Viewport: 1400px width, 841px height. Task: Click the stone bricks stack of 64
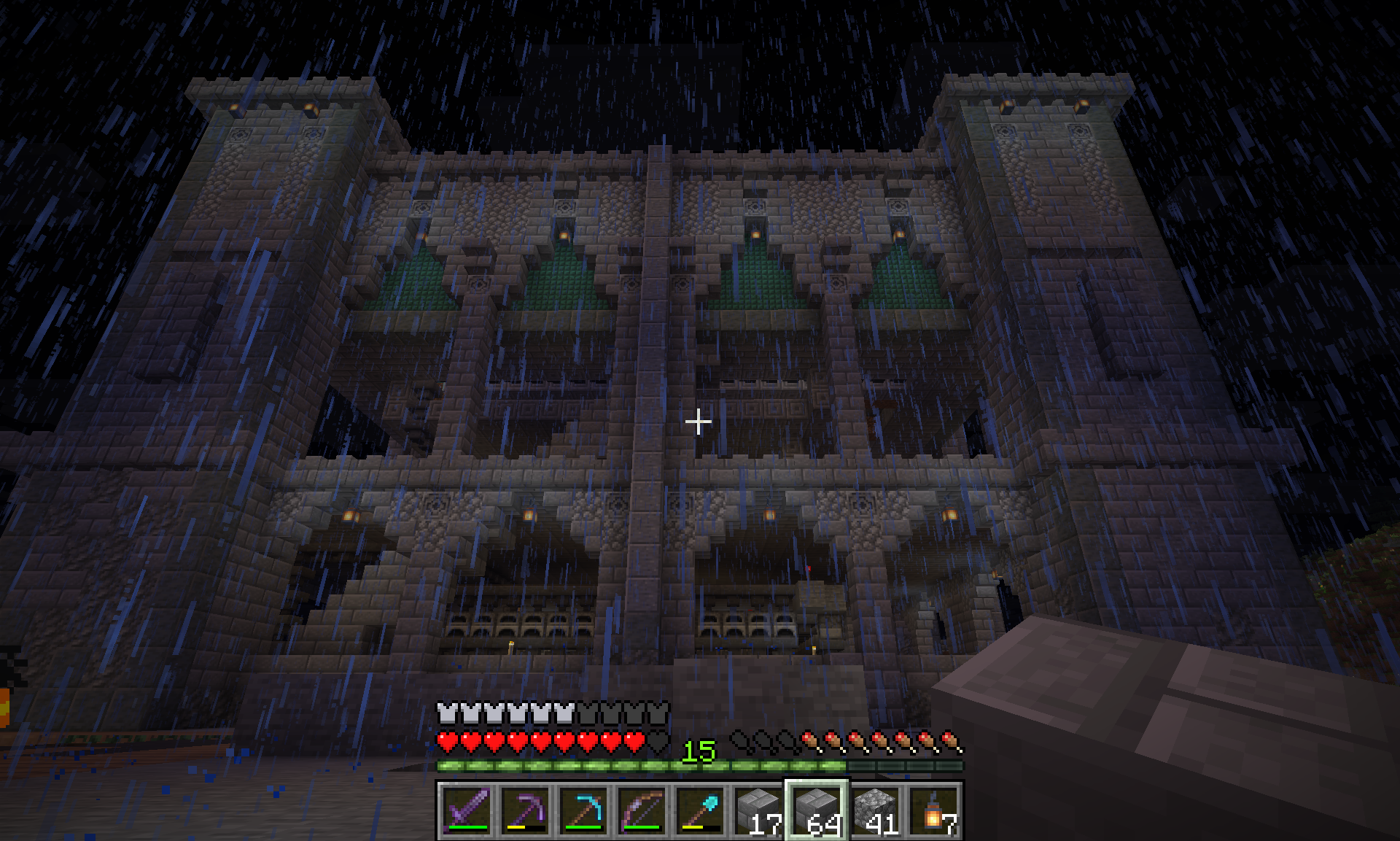(817, 810)
